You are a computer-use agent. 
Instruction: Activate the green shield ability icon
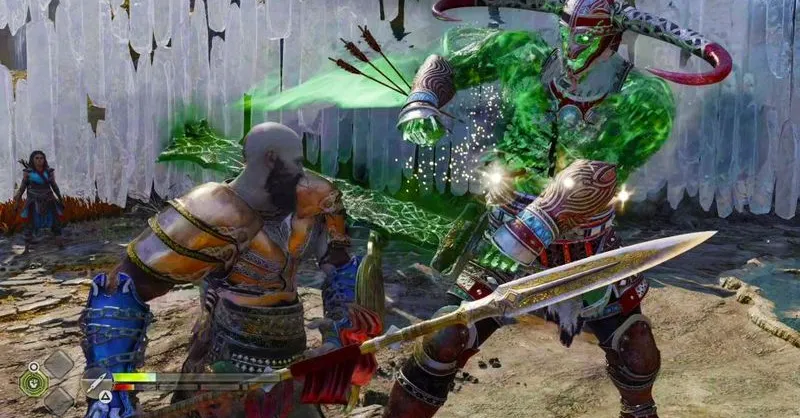33,381
